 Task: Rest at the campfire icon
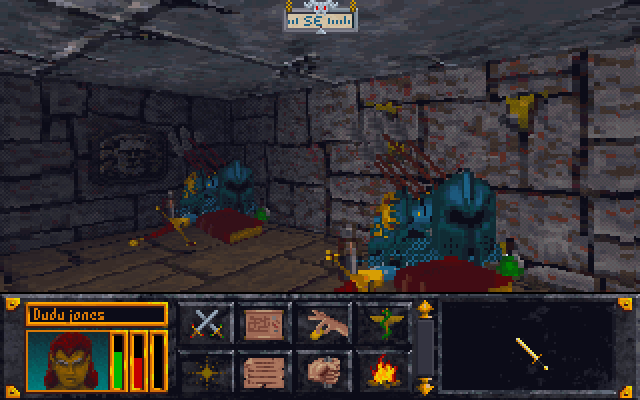coord(382,371)
